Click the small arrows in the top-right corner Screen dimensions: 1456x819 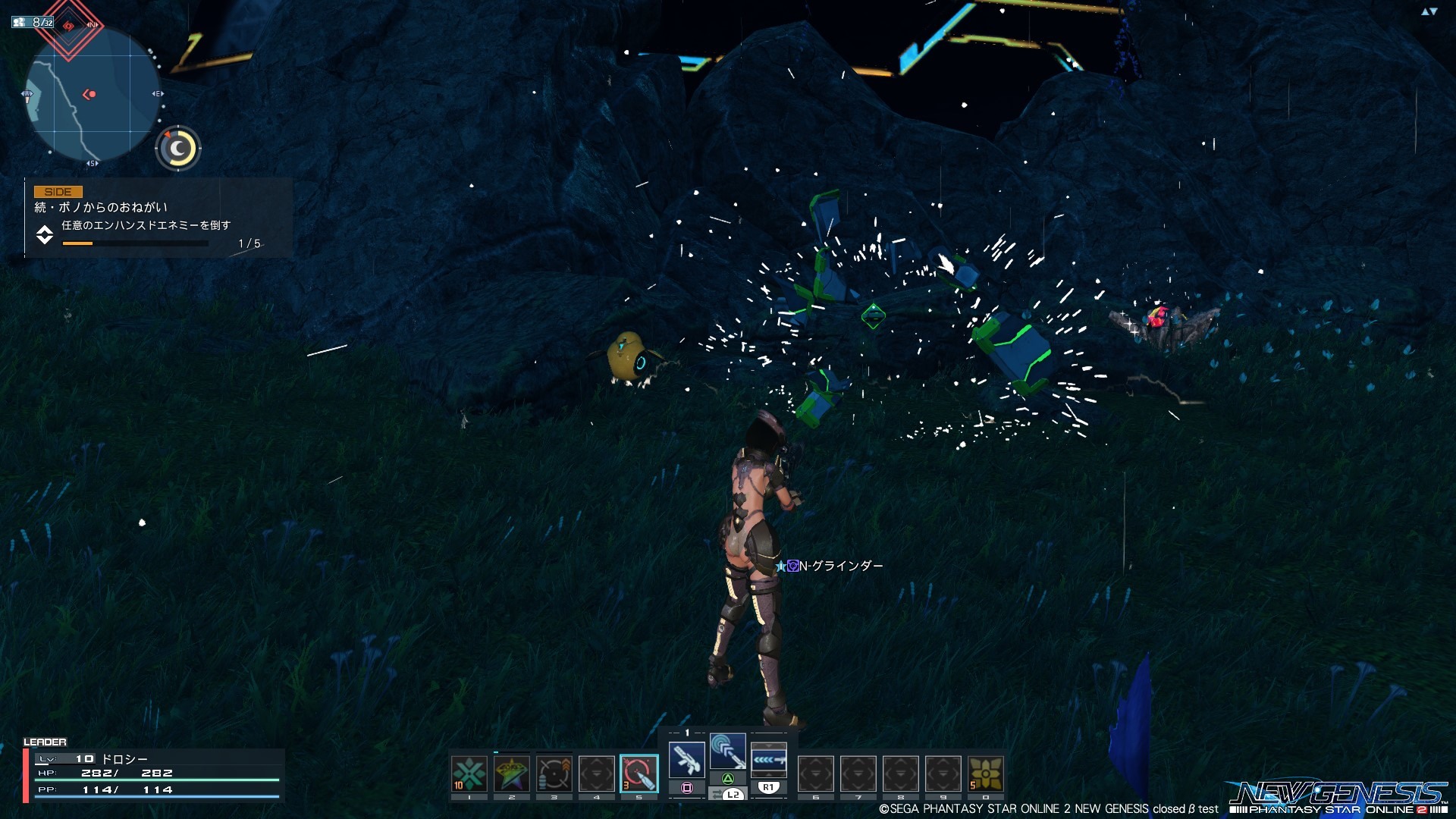[1429, 11]
